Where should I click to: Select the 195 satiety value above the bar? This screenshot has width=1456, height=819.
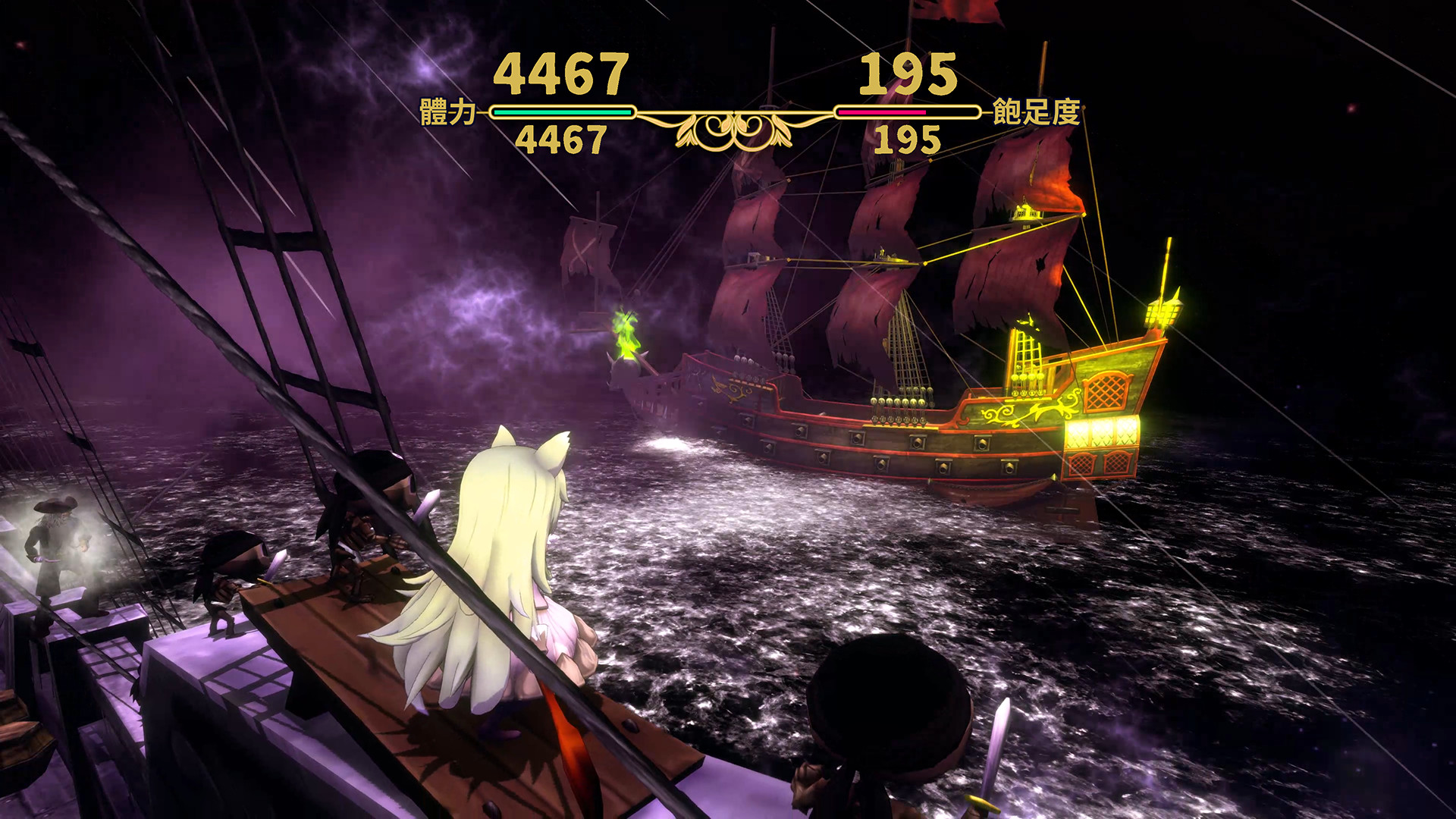[907, 72]
